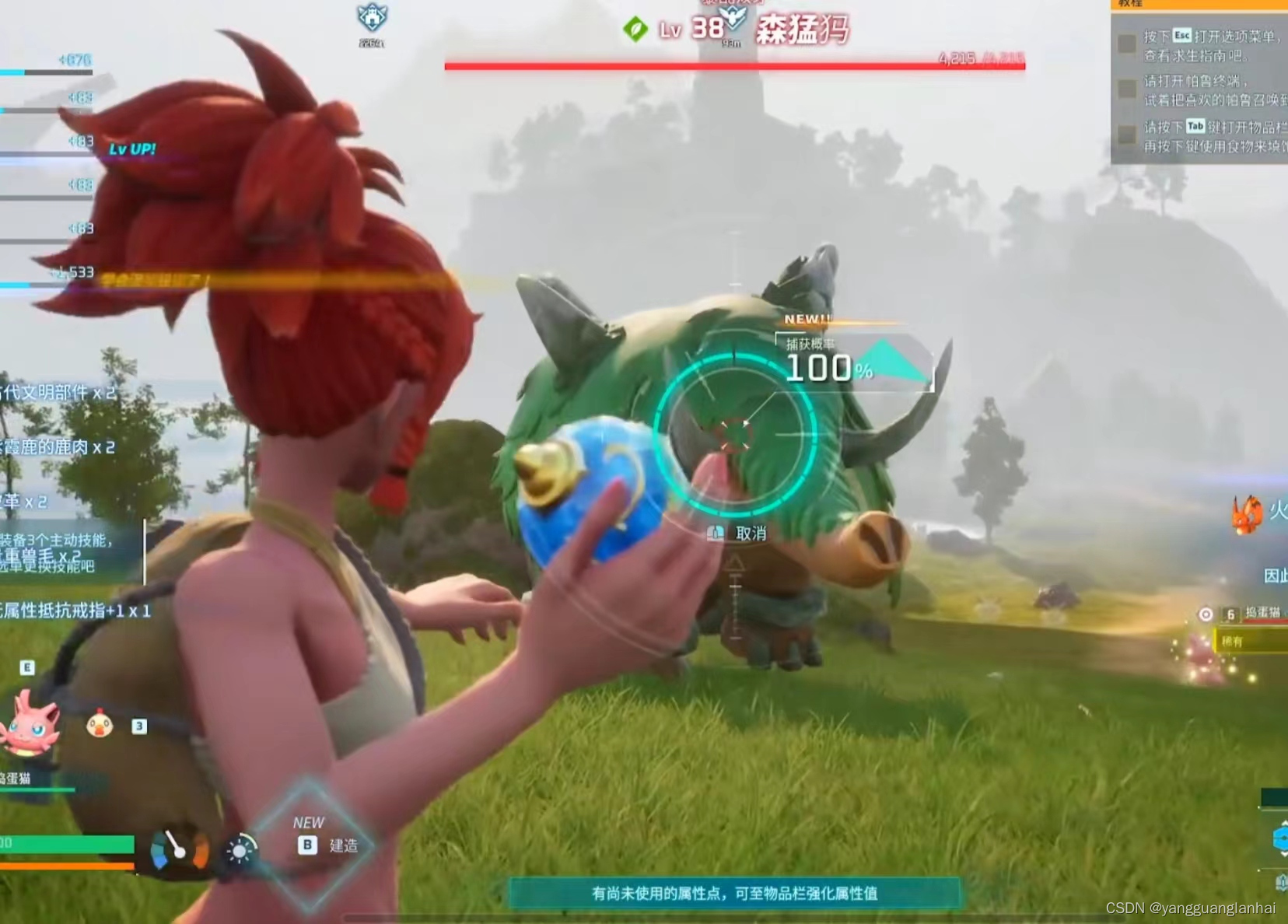
Task: Choose the chicken pal in party bar
Action: tap(100, 725)
